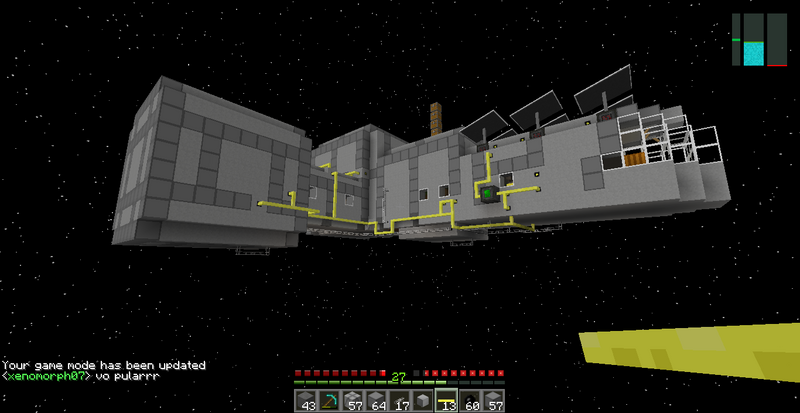Select the single light gray block slot
This screenshot has width=800, height=413.
click(422, 402)
